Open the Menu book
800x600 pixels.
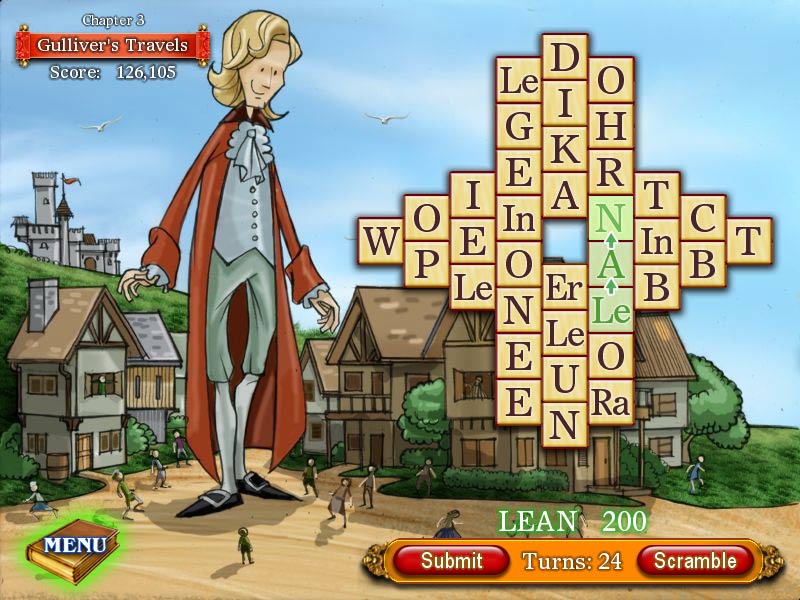74,546
